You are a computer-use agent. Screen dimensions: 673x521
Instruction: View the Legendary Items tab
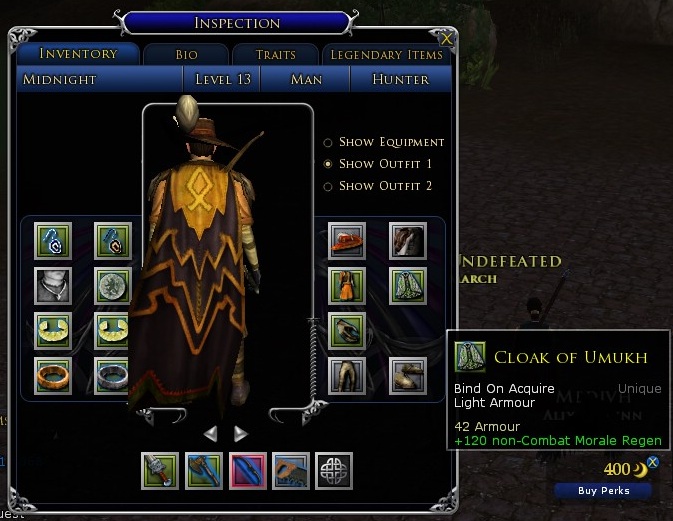click(x=386, y=55)
